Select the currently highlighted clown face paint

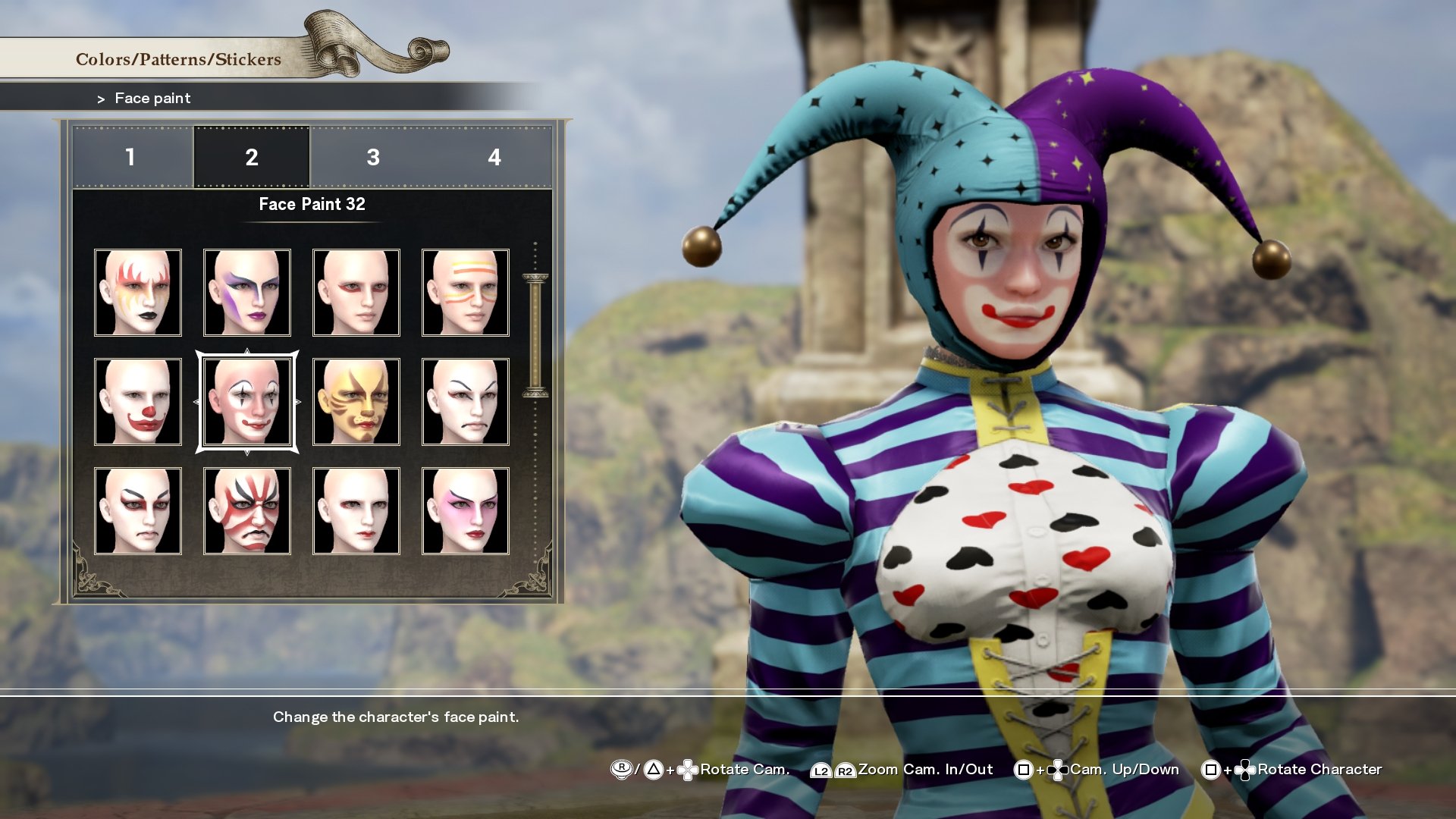(247, 400)
